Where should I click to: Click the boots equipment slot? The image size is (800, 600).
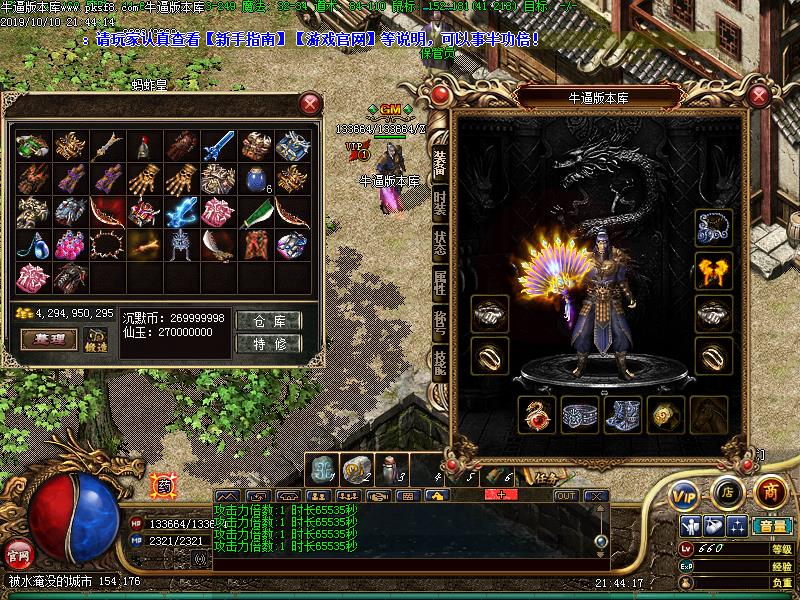coord(622,414)
